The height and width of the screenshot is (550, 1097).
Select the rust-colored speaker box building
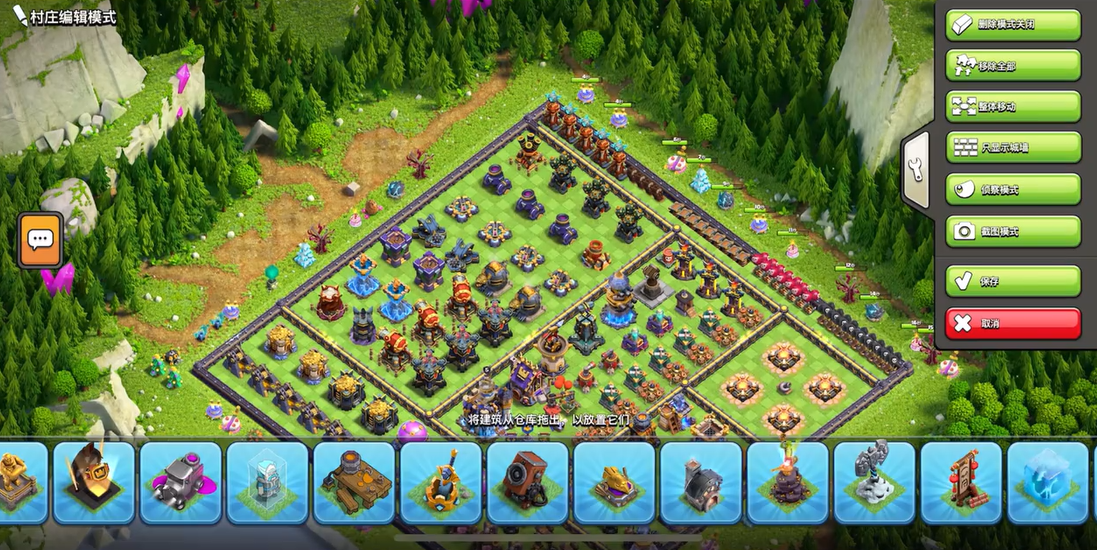pos(528,483)
